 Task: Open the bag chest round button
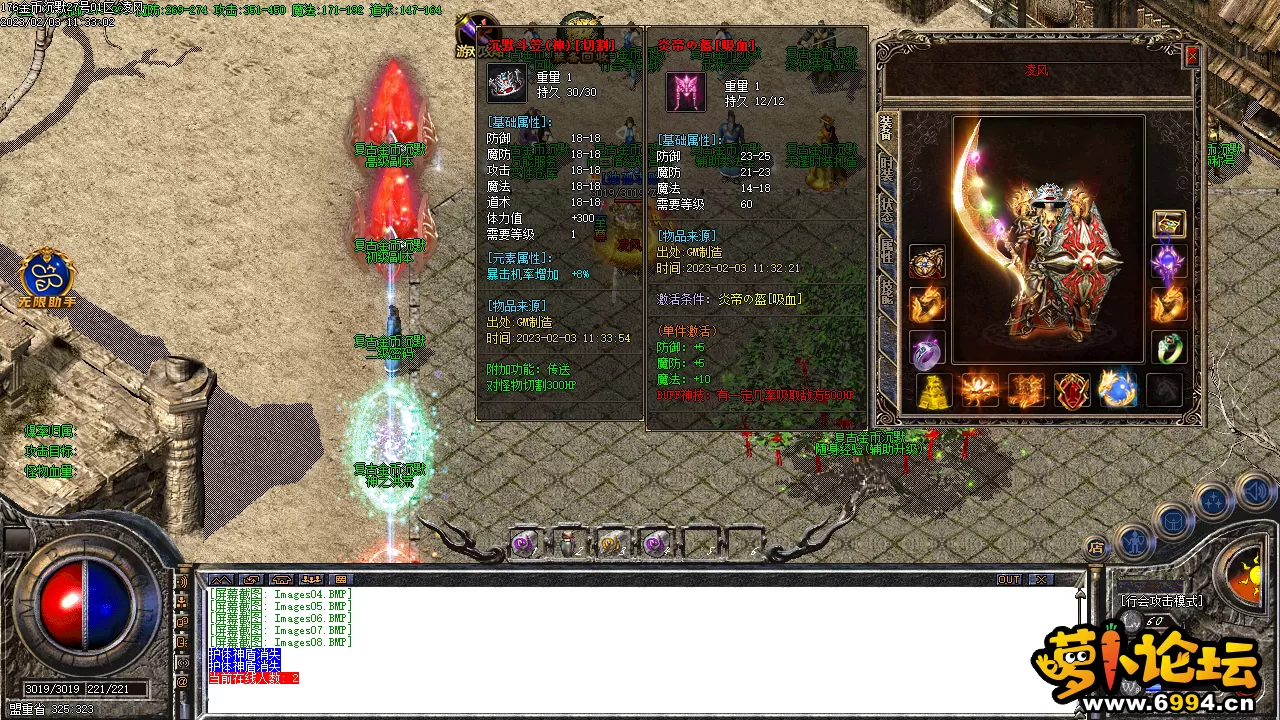tap(1171, 521)
